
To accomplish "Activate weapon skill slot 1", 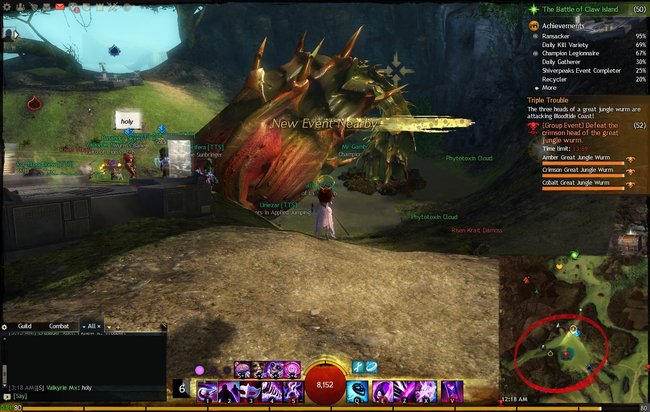I will [x=208, y=390].
